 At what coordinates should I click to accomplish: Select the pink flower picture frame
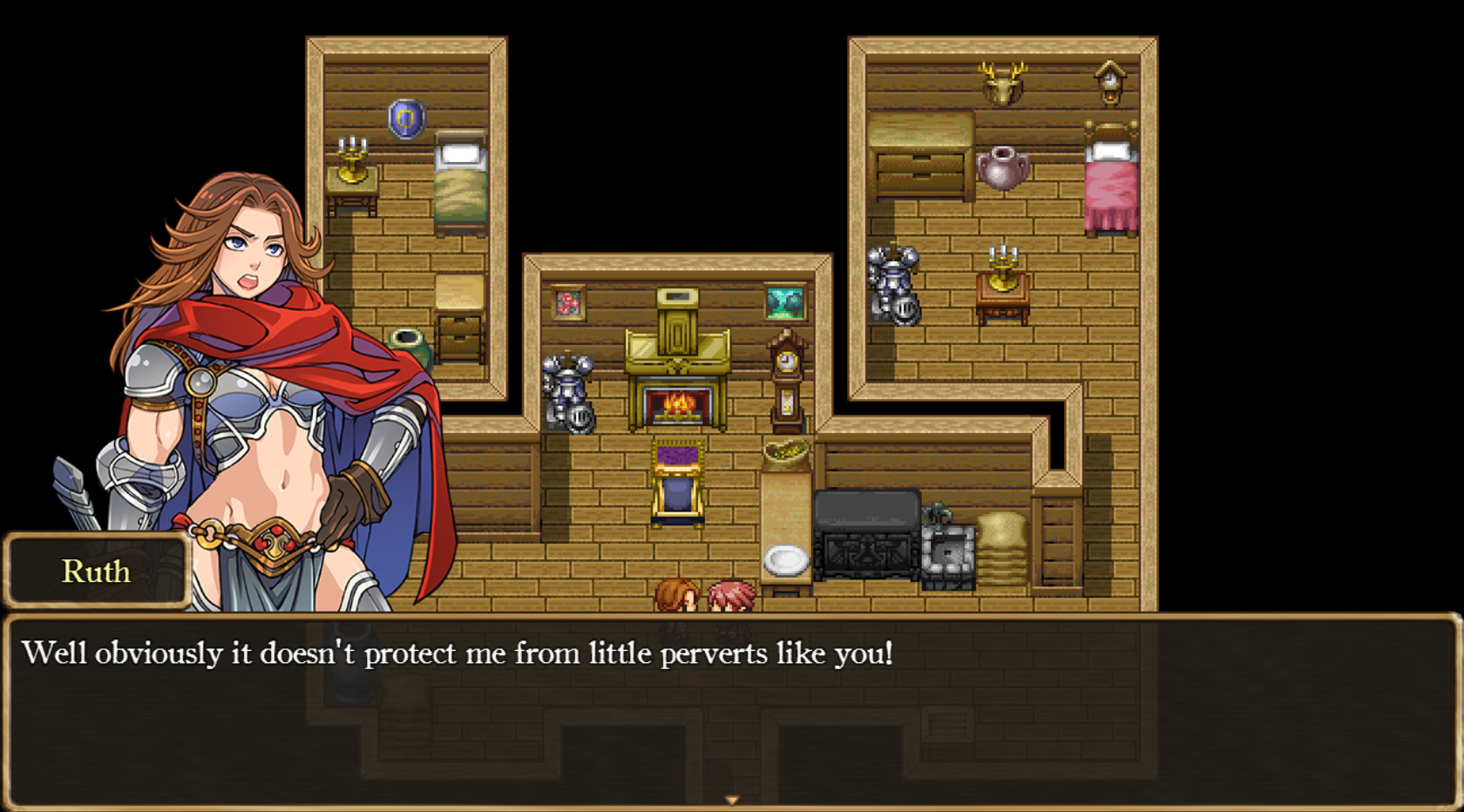click(x=570, y=303)
